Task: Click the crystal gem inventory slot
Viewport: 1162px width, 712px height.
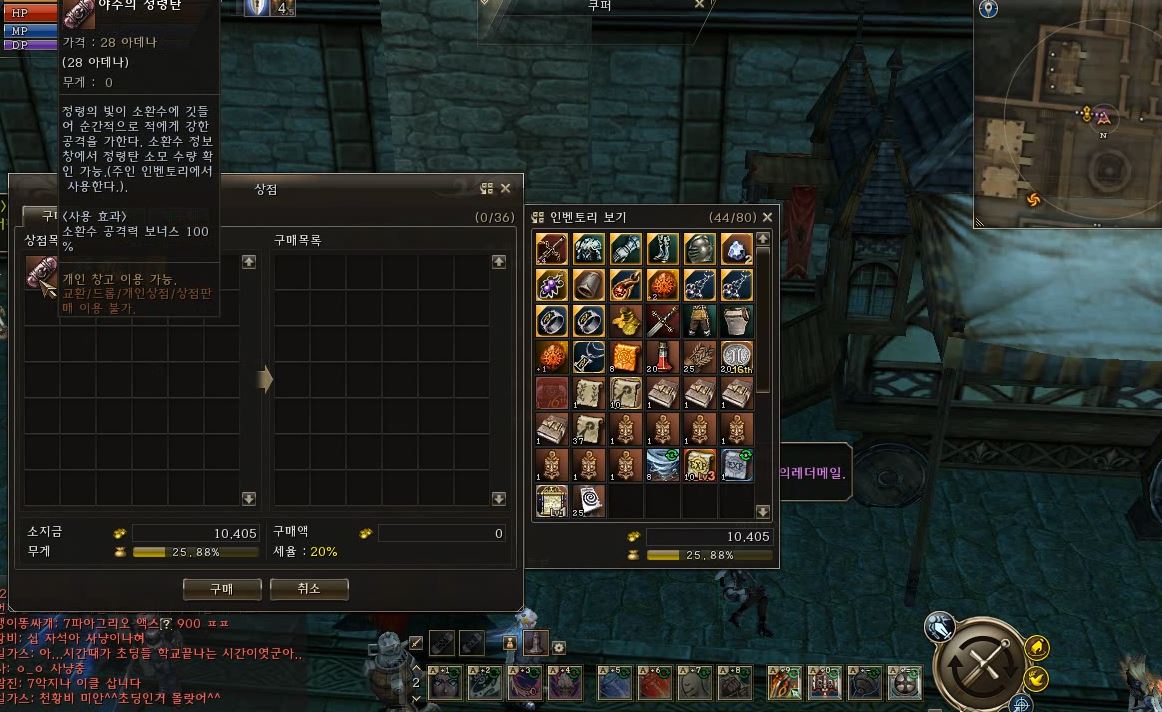Action: pos(736,248)
